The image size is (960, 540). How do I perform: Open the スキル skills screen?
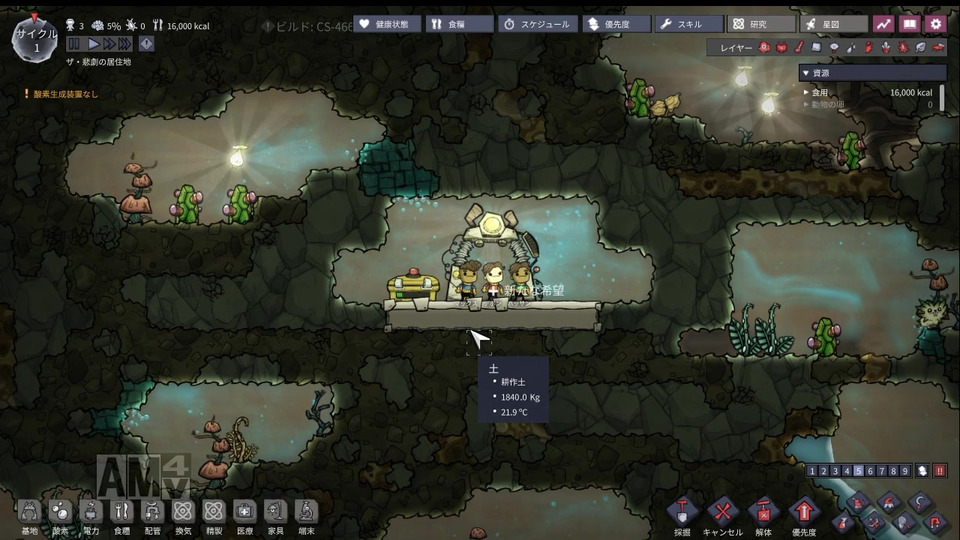pyautogui.click(x=689, y=23)
